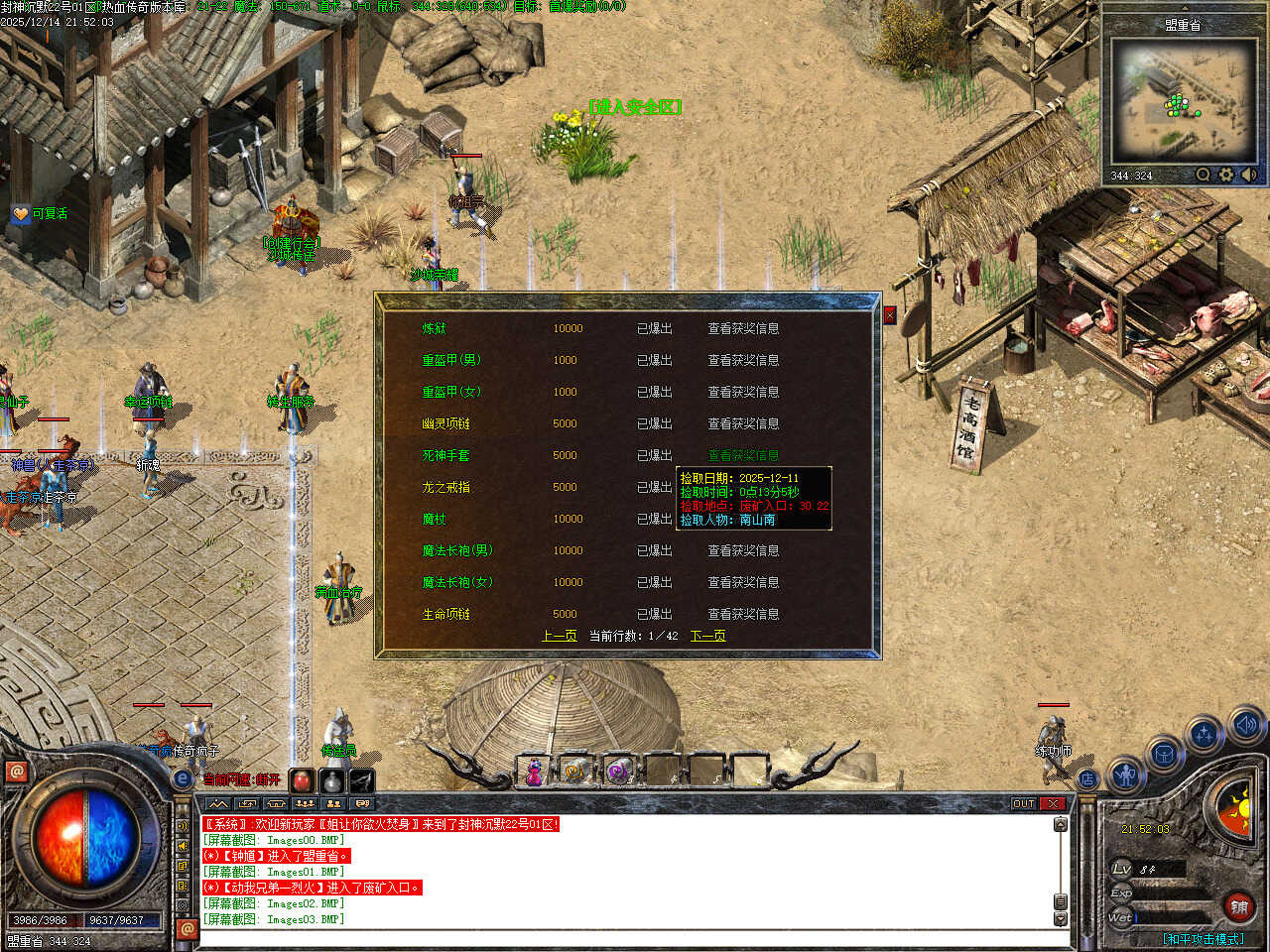
Task: Close chat window with red X button
Action: (1054, 803)
